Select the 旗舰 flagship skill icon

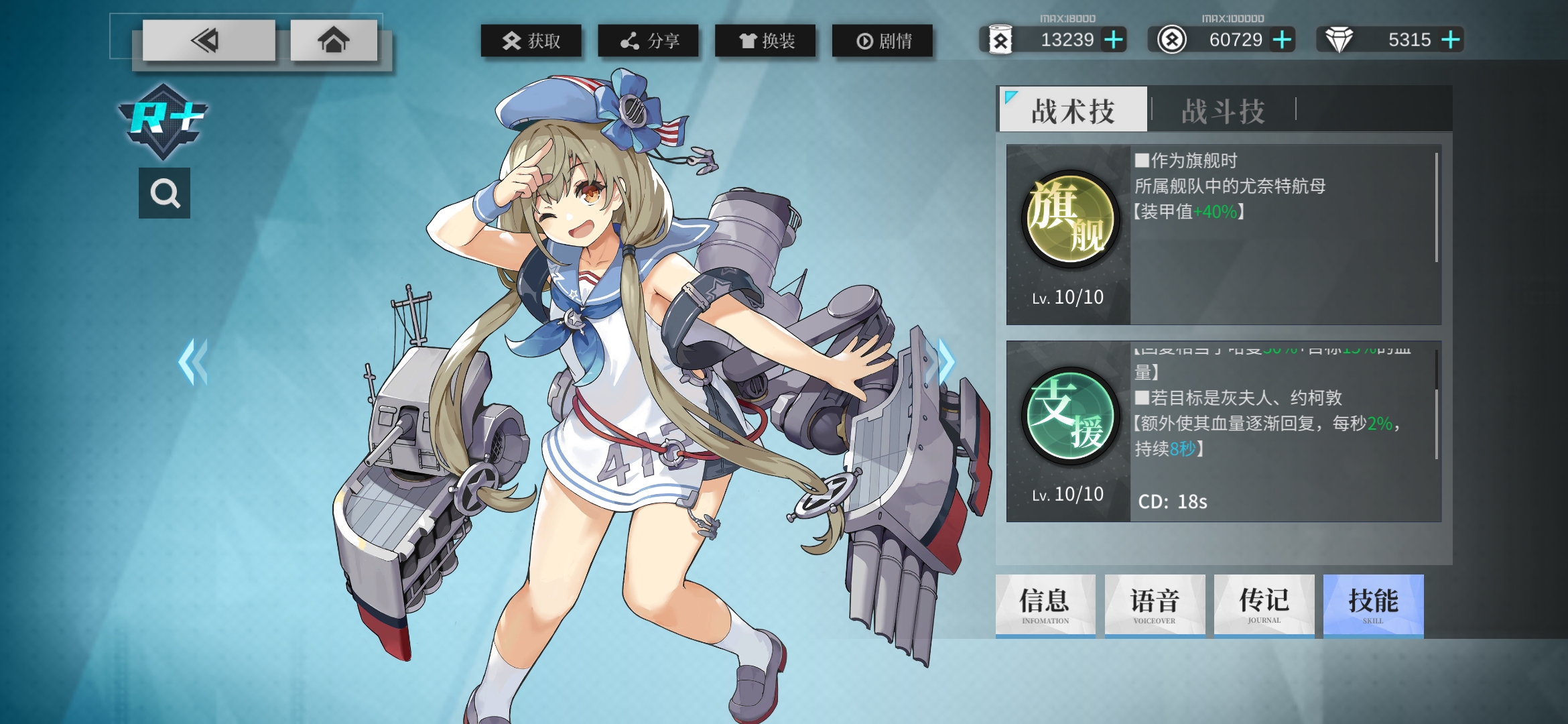point(1069,219)
